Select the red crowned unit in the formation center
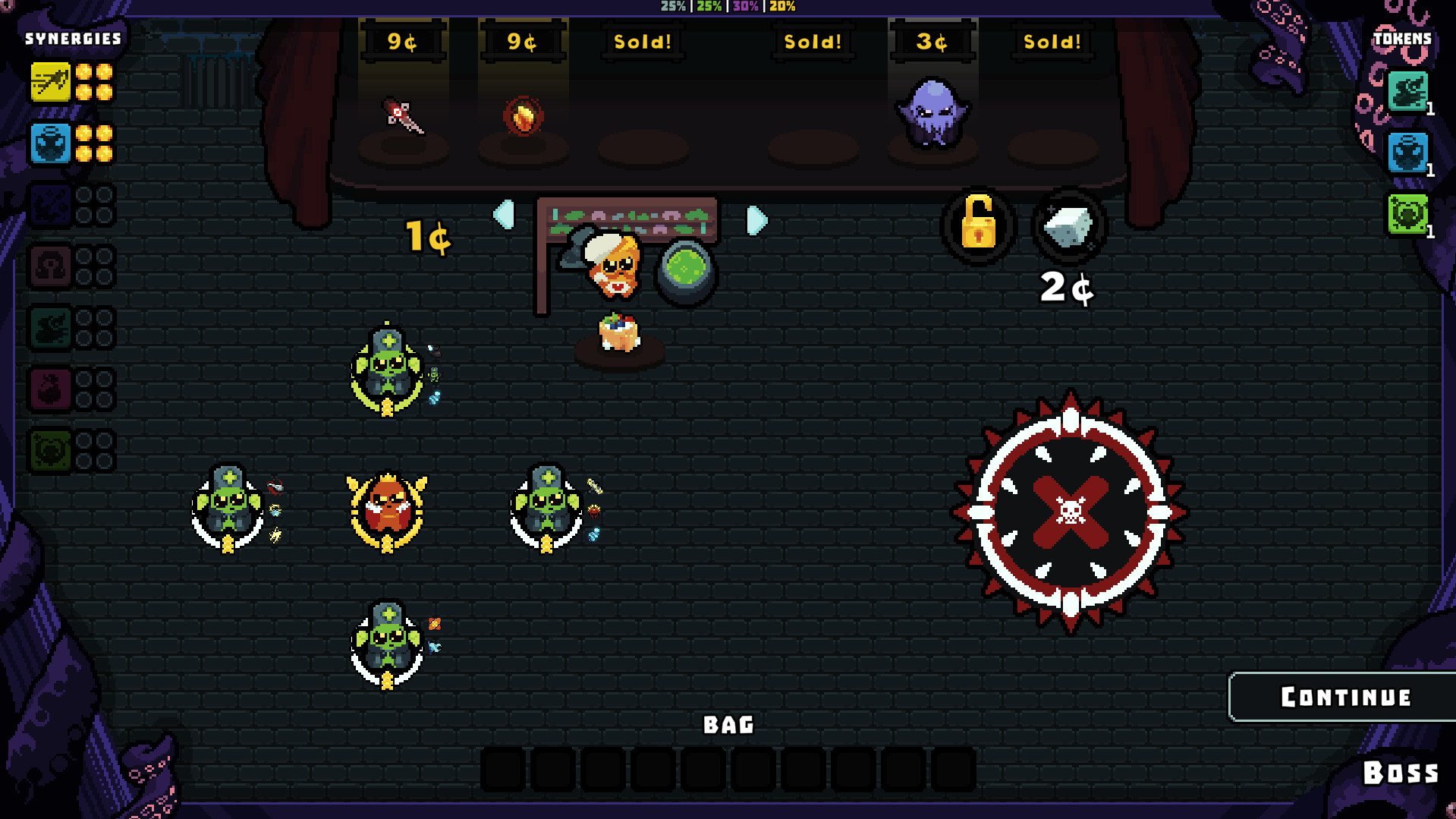This screenshot has width=1456, height=819. coord(387,509)
